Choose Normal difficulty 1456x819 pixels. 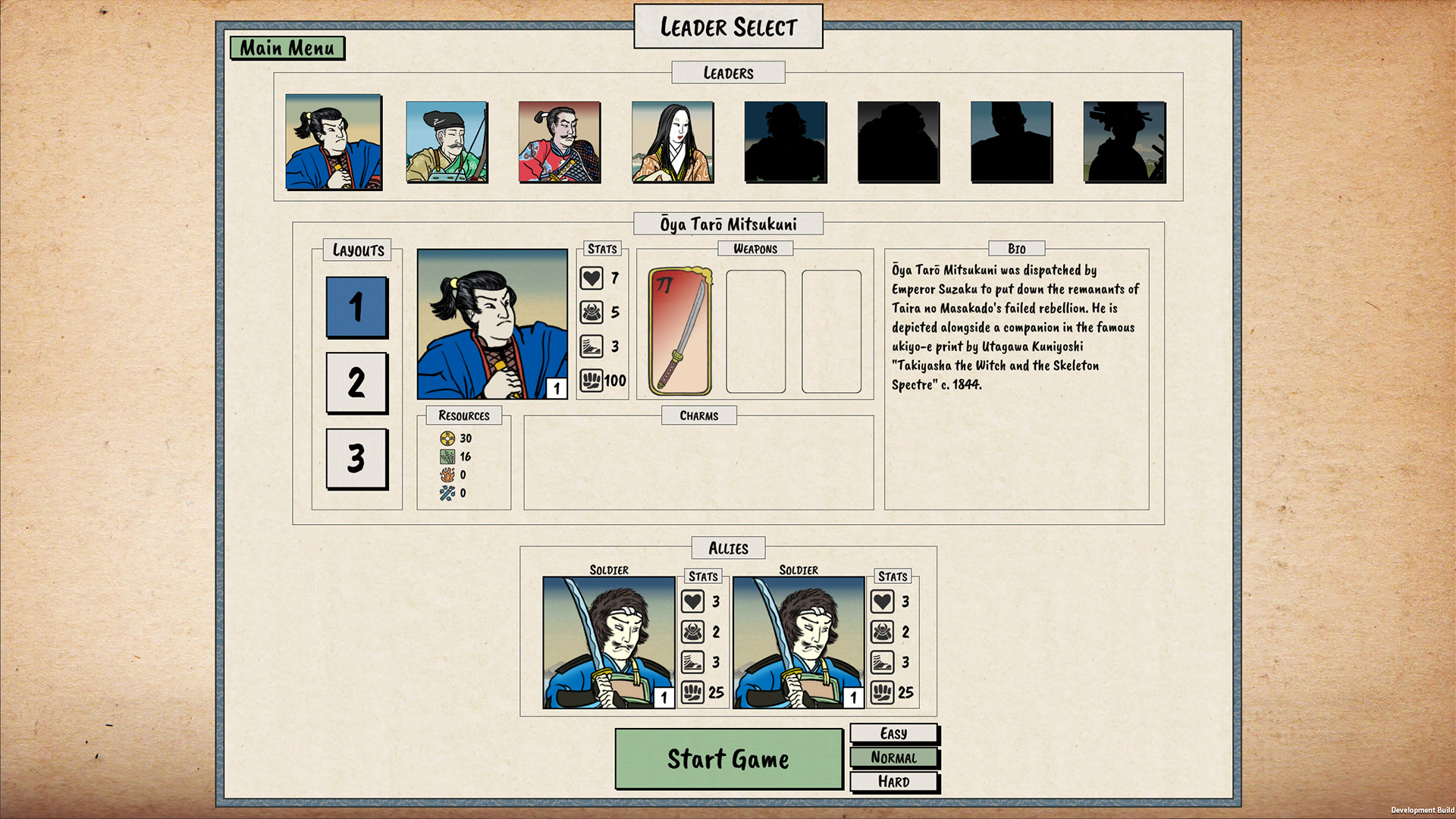tap(894, 757)
